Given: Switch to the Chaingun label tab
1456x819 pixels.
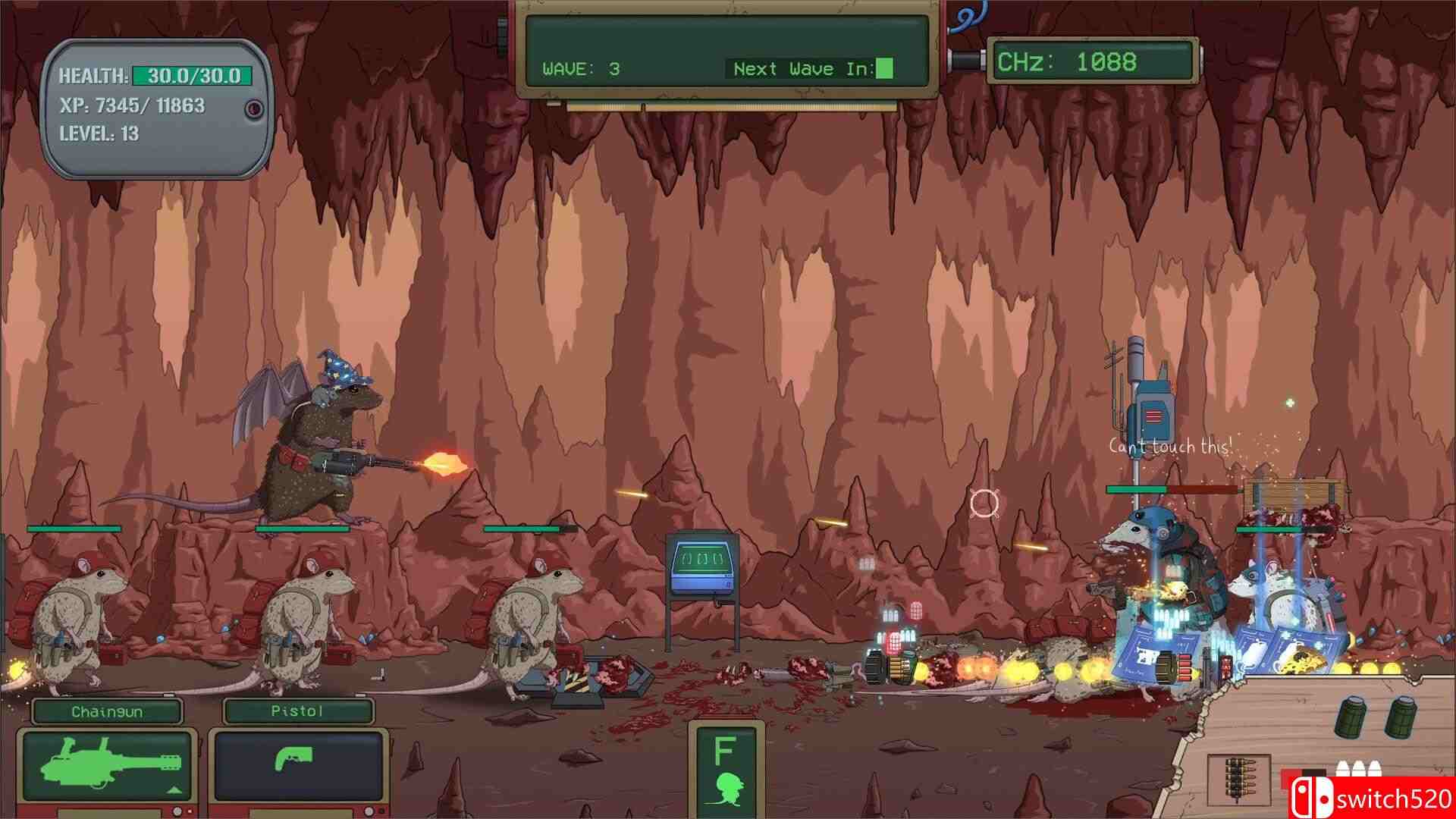Looking at the screenshot, I should (108, 711).
